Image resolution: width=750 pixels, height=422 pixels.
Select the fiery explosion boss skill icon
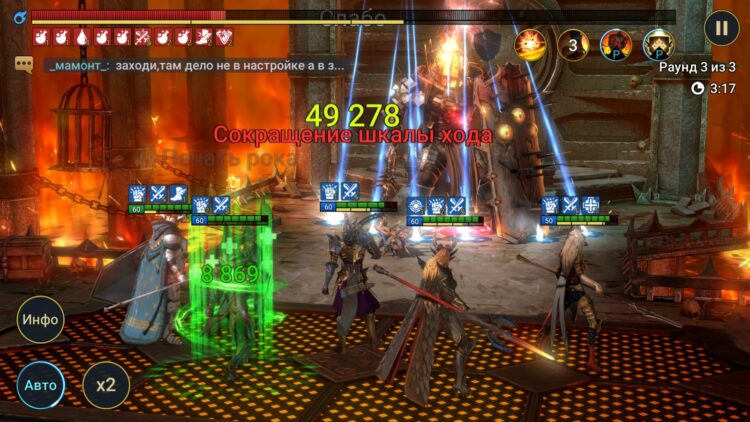click(x=530, y=45)
